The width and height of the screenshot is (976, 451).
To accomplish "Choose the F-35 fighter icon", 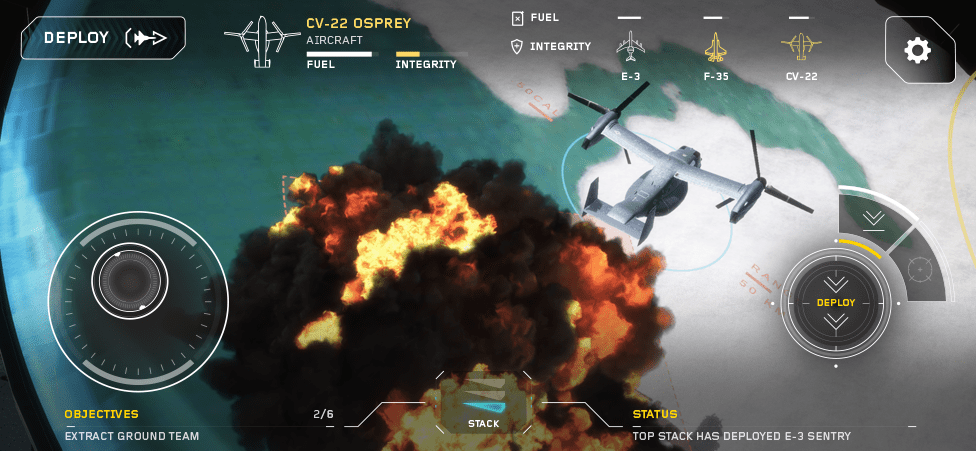I will pyautogui.click(x=715, y=48).
